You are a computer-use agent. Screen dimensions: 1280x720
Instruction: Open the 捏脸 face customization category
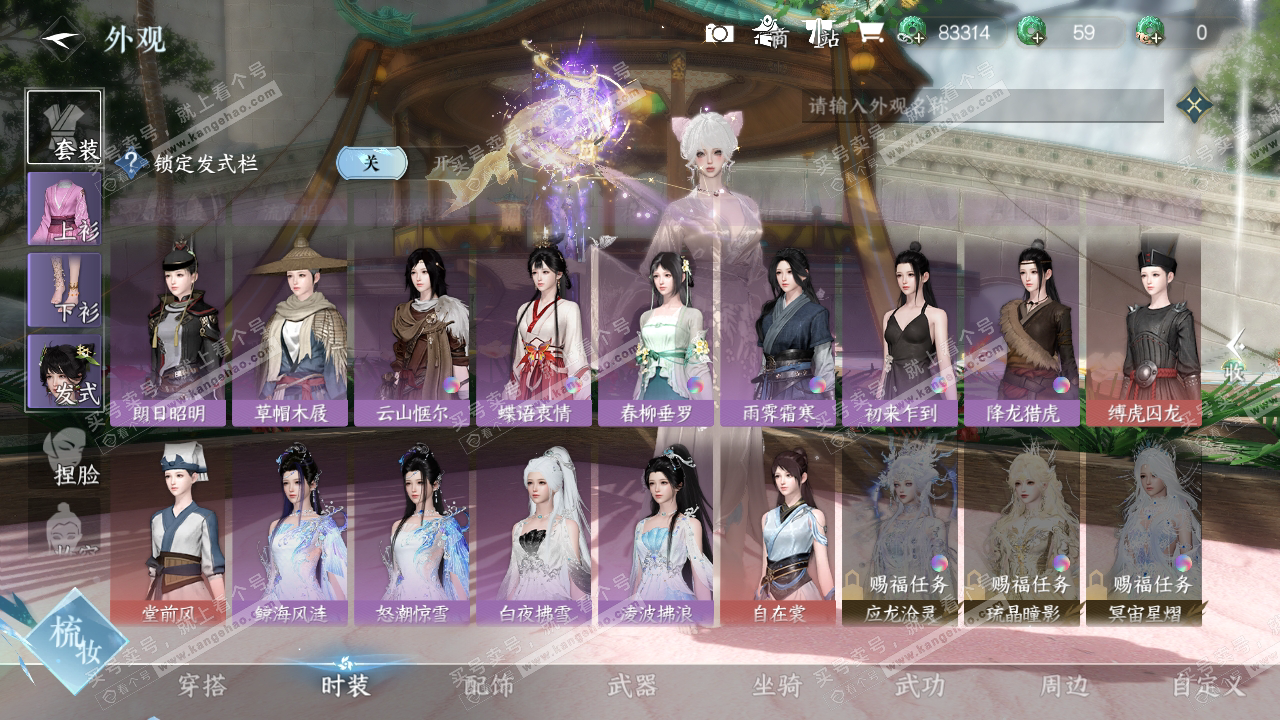pyautogui.click(x=70, y=458)
